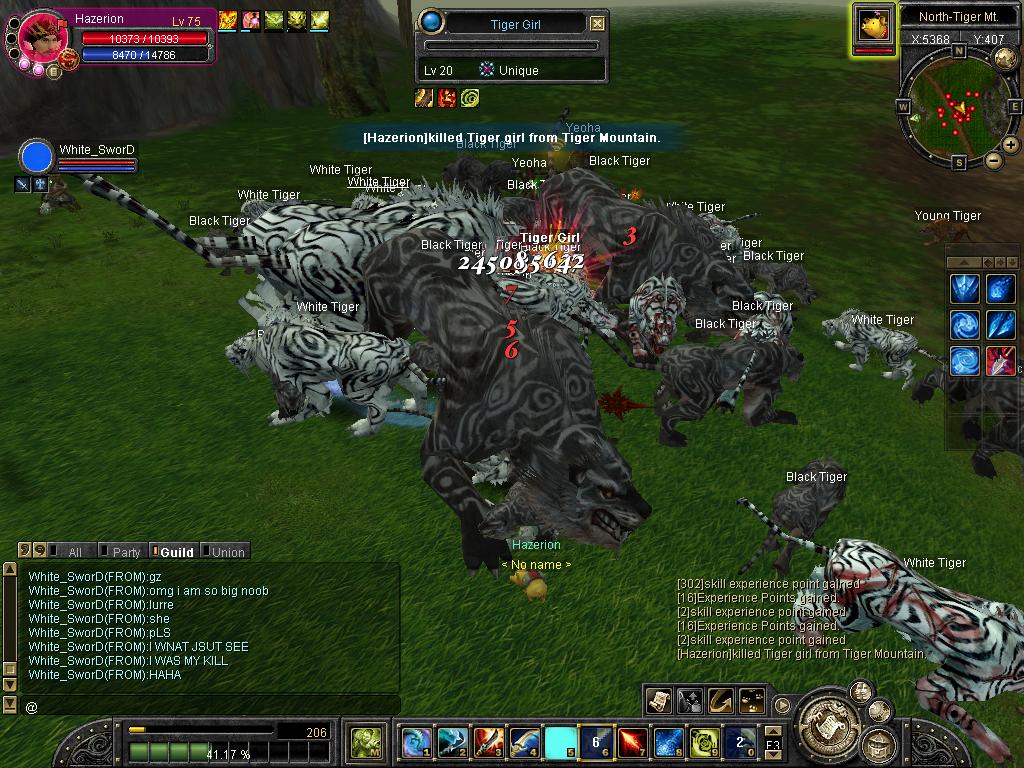
Task: Activate the red slash skill in slot 7
Action: [632, 743]
